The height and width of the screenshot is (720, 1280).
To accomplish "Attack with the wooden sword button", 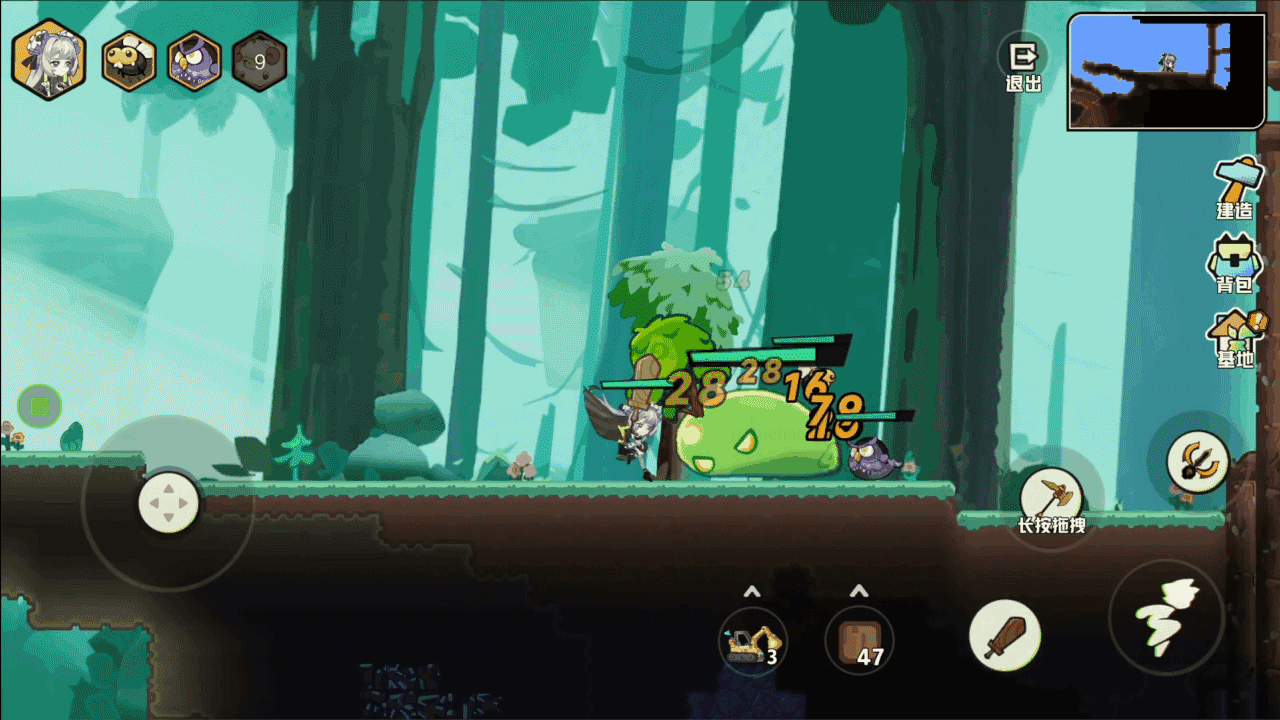I will [1004, 636].
